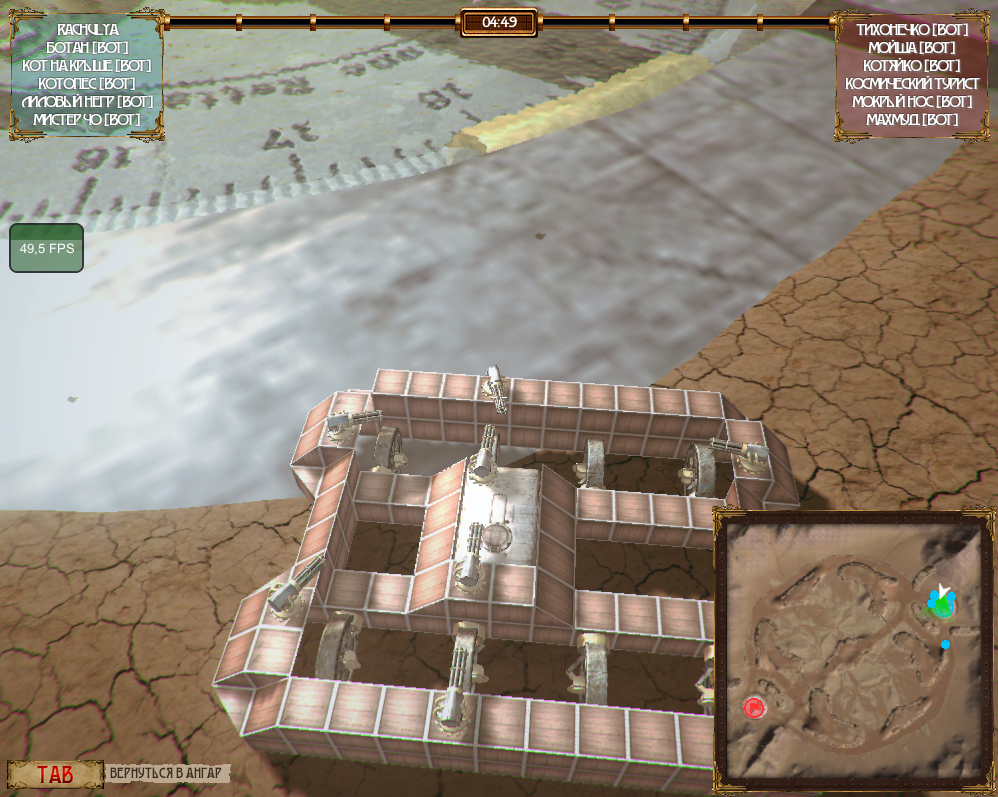Choose КОТЯЙКО [BOT] in enemy list
Image resolution: width=998 pixels, height=797 pixels.
(x=912, y=66)
